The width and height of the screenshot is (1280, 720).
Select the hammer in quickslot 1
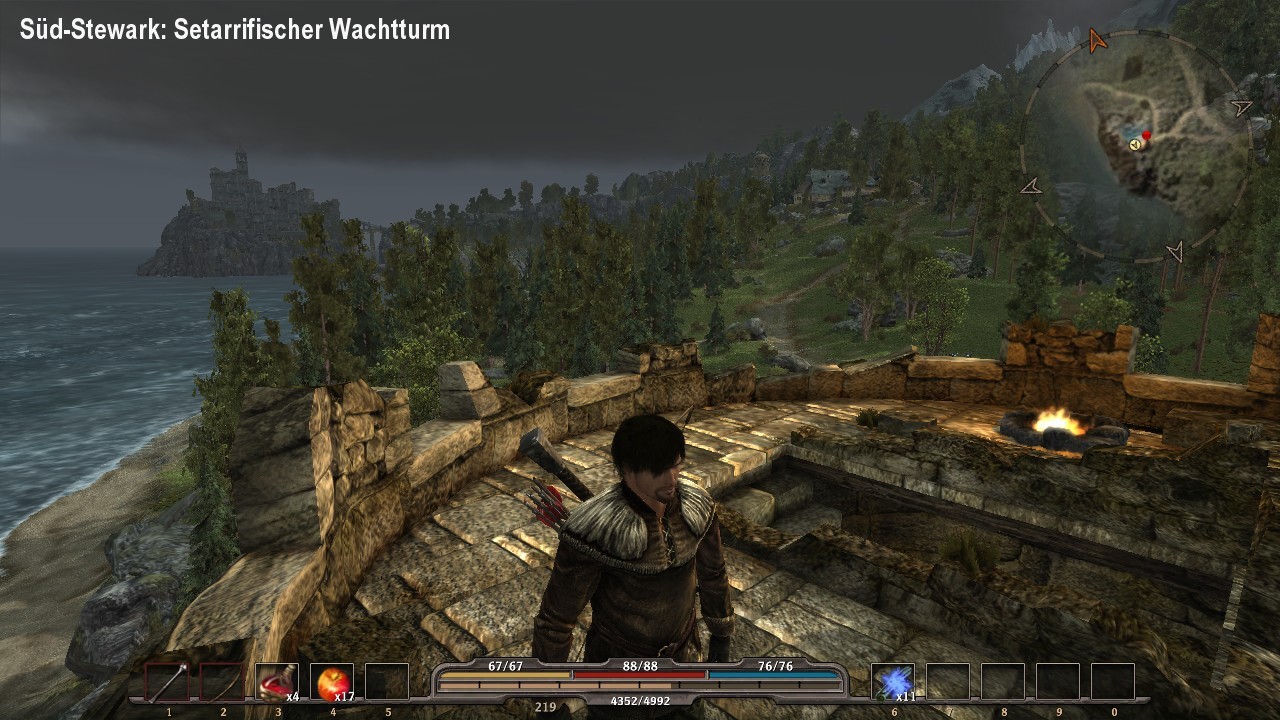tap(168, 680)
